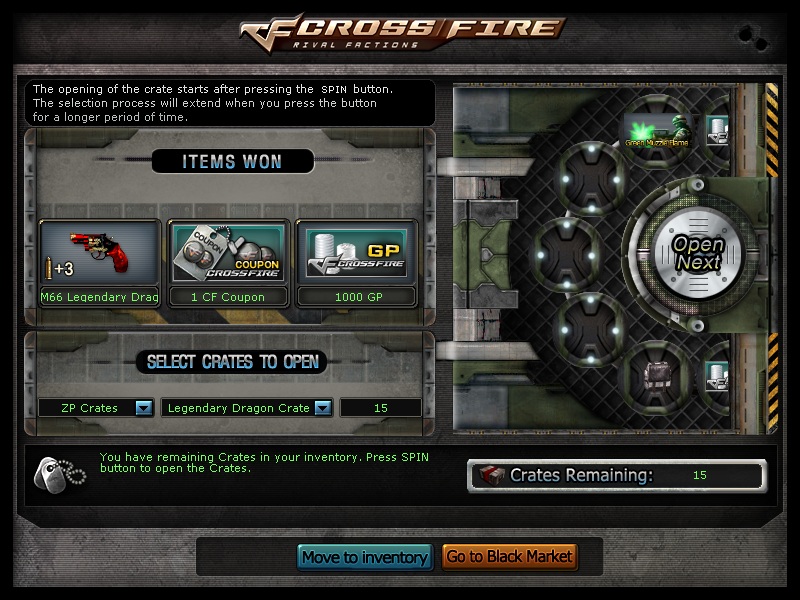This screenshot has width=800, height=600.
Task: Open the ZP Crates dropdown
Action: (143, 408)
